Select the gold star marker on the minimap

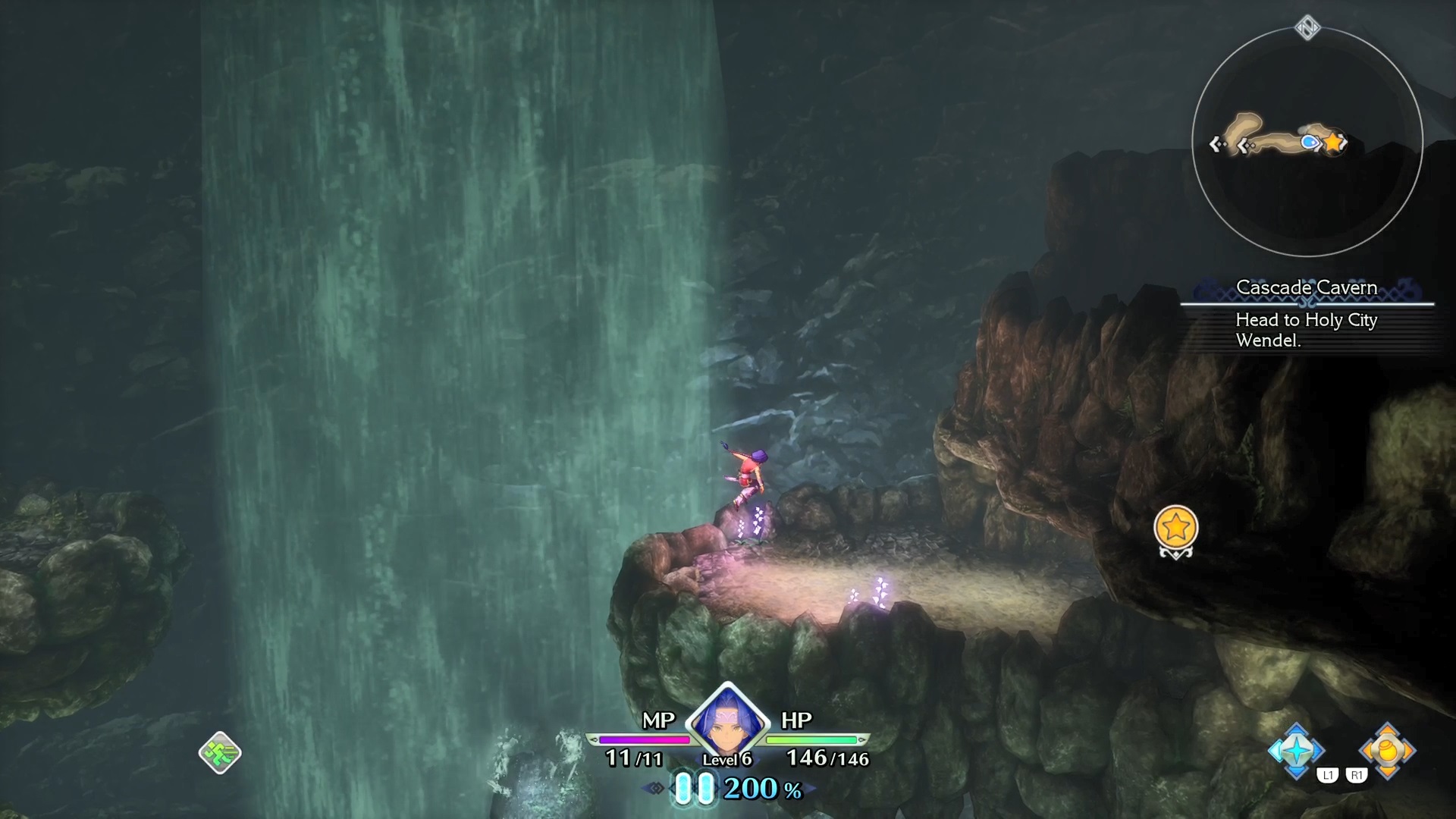click(x=1332, y=143)
